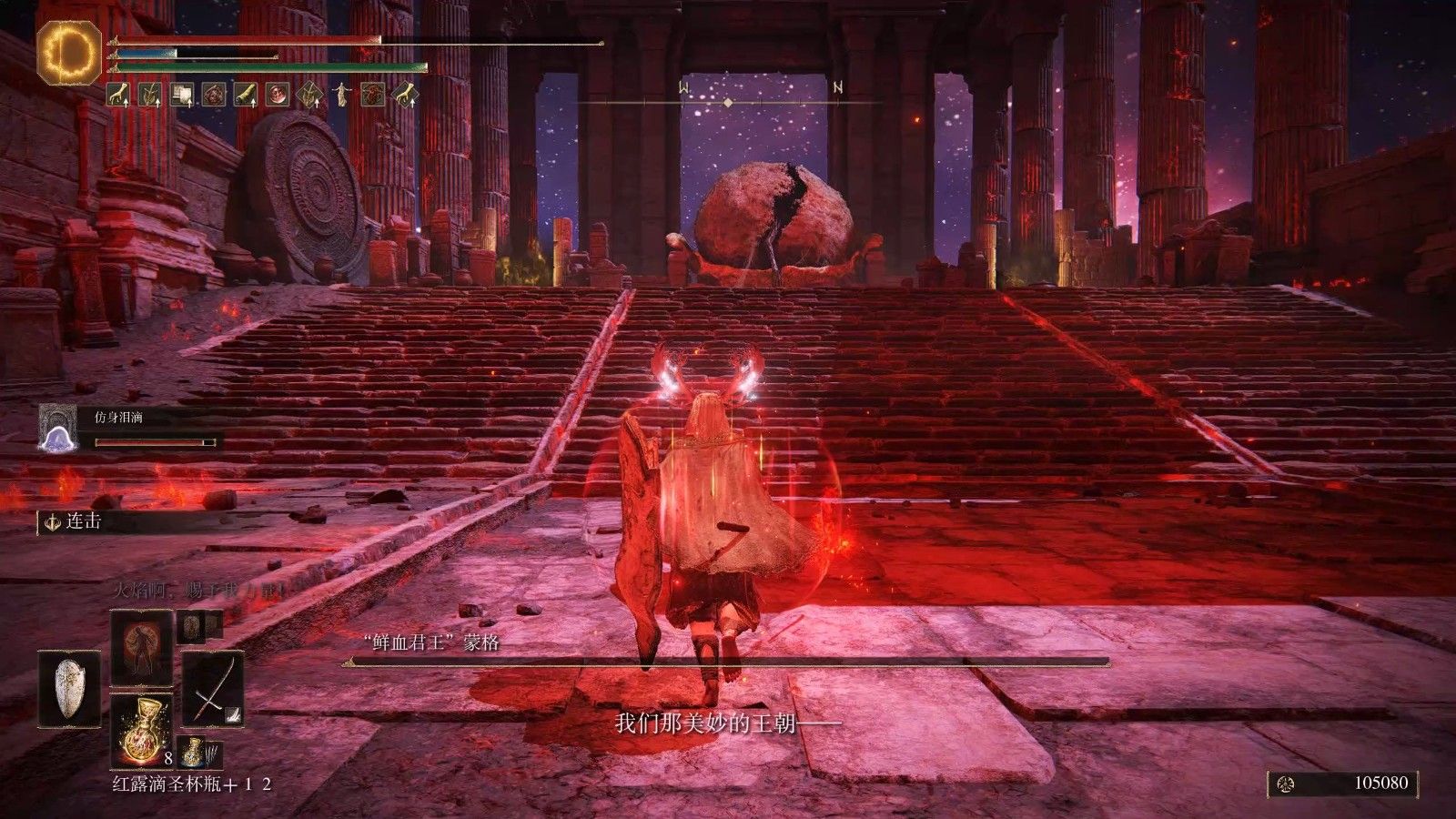Select the Crimson Tears flask slot
The height and width of the screenshot is (819, 1456).
tap(141, 730)
